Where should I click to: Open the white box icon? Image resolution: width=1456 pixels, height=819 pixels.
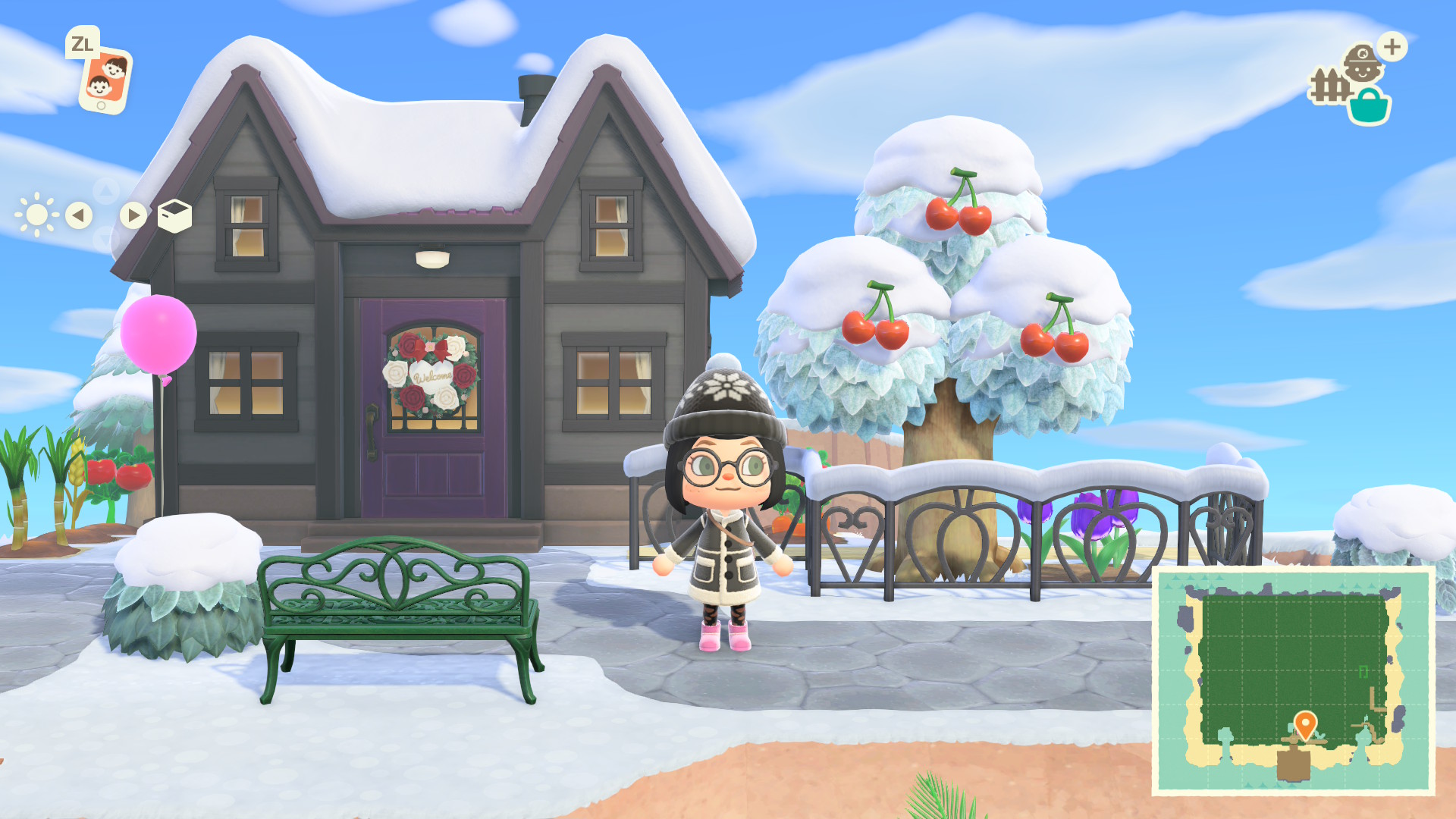(174, 216)
